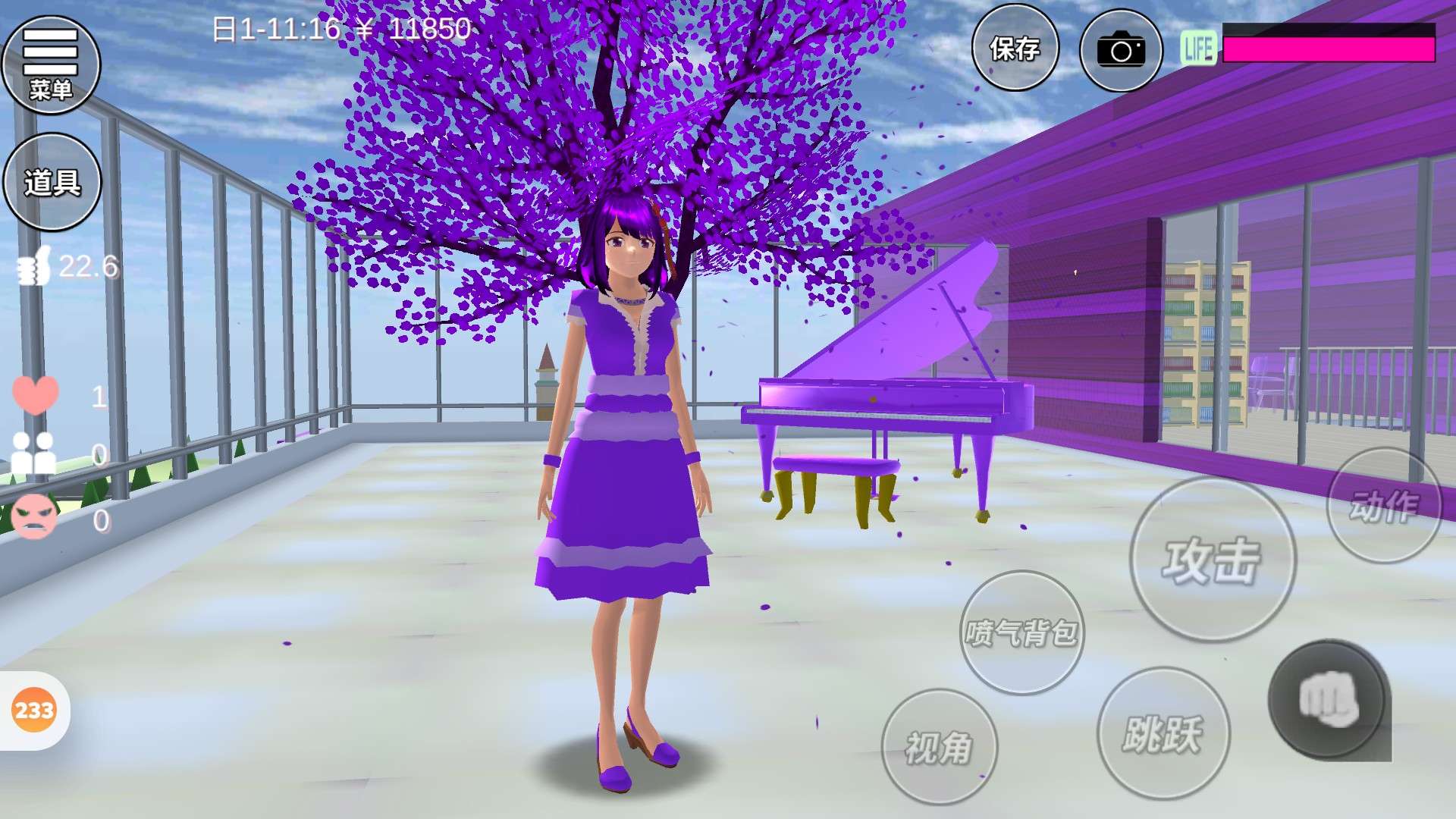This screenshot has height=819, width=1456.
Task: Jump using the 跳跃 button
Action: (x=1163, y=733)
